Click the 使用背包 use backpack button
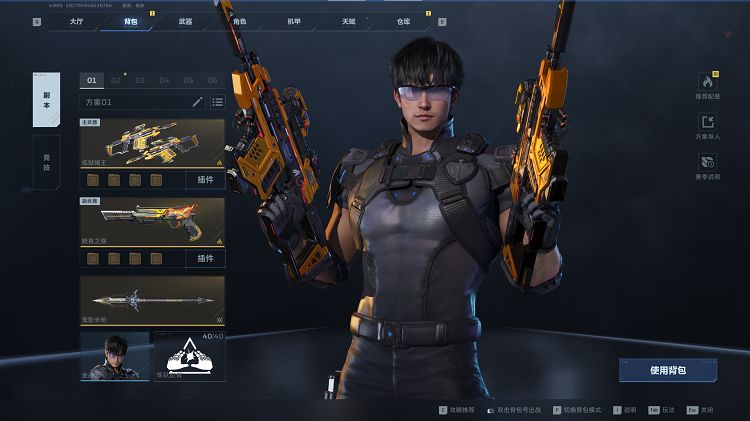Screen dimensions: 750x421 point(667,370)
